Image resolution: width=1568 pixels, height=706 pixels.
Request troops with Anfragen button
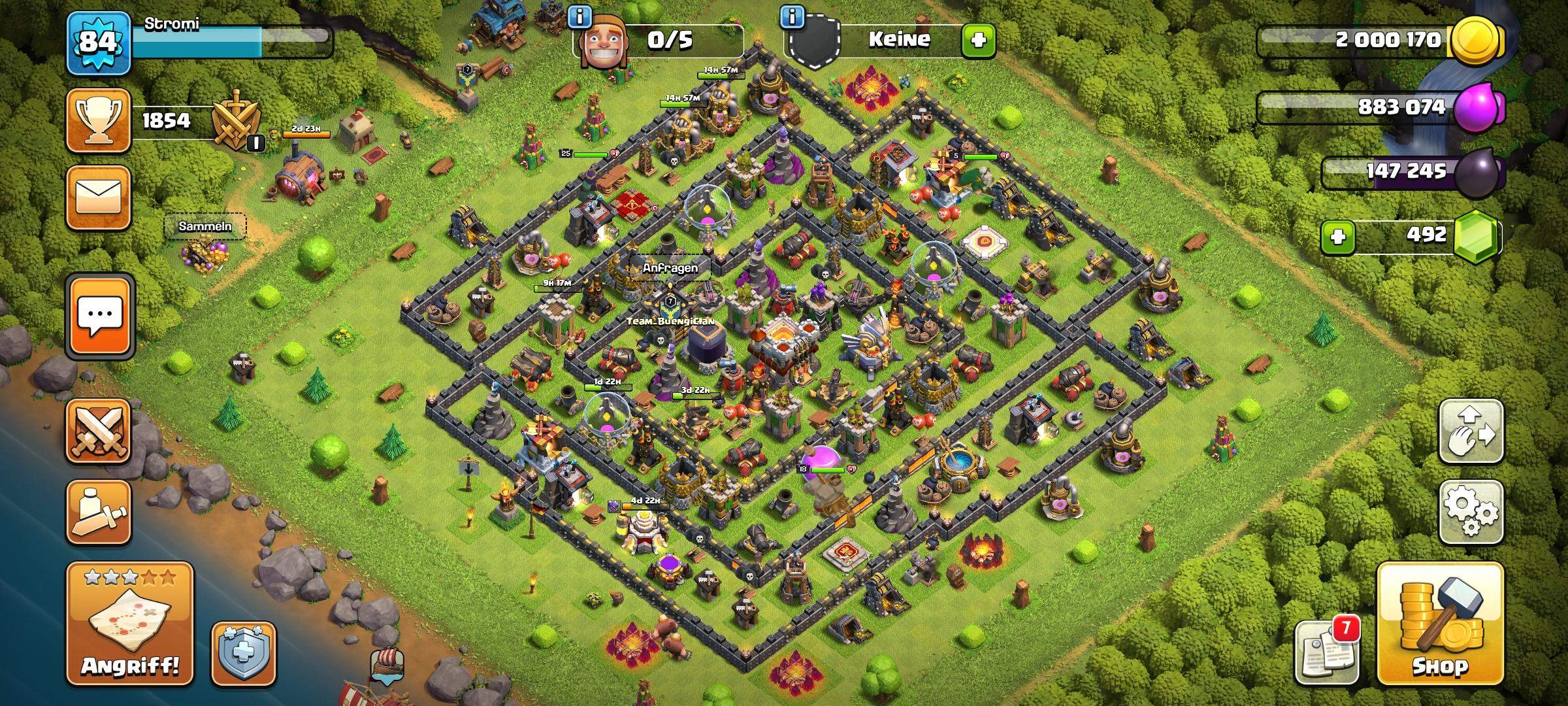[x=670, y=268]
